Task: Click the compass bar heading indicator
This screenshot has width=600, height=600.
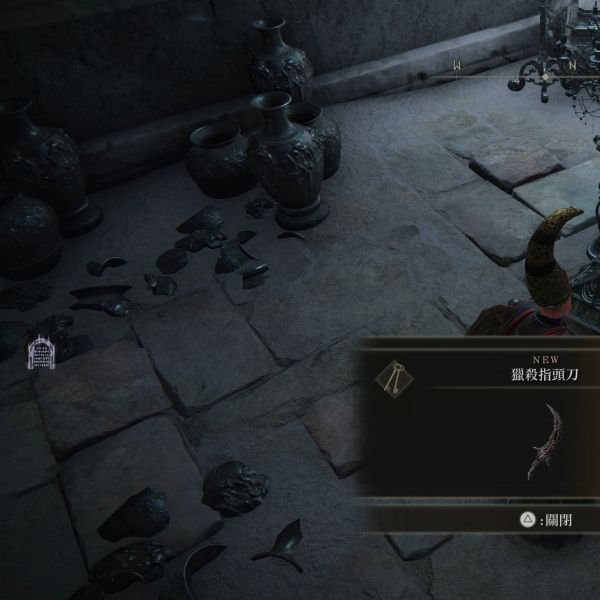Action: click(x=545, y=75)
